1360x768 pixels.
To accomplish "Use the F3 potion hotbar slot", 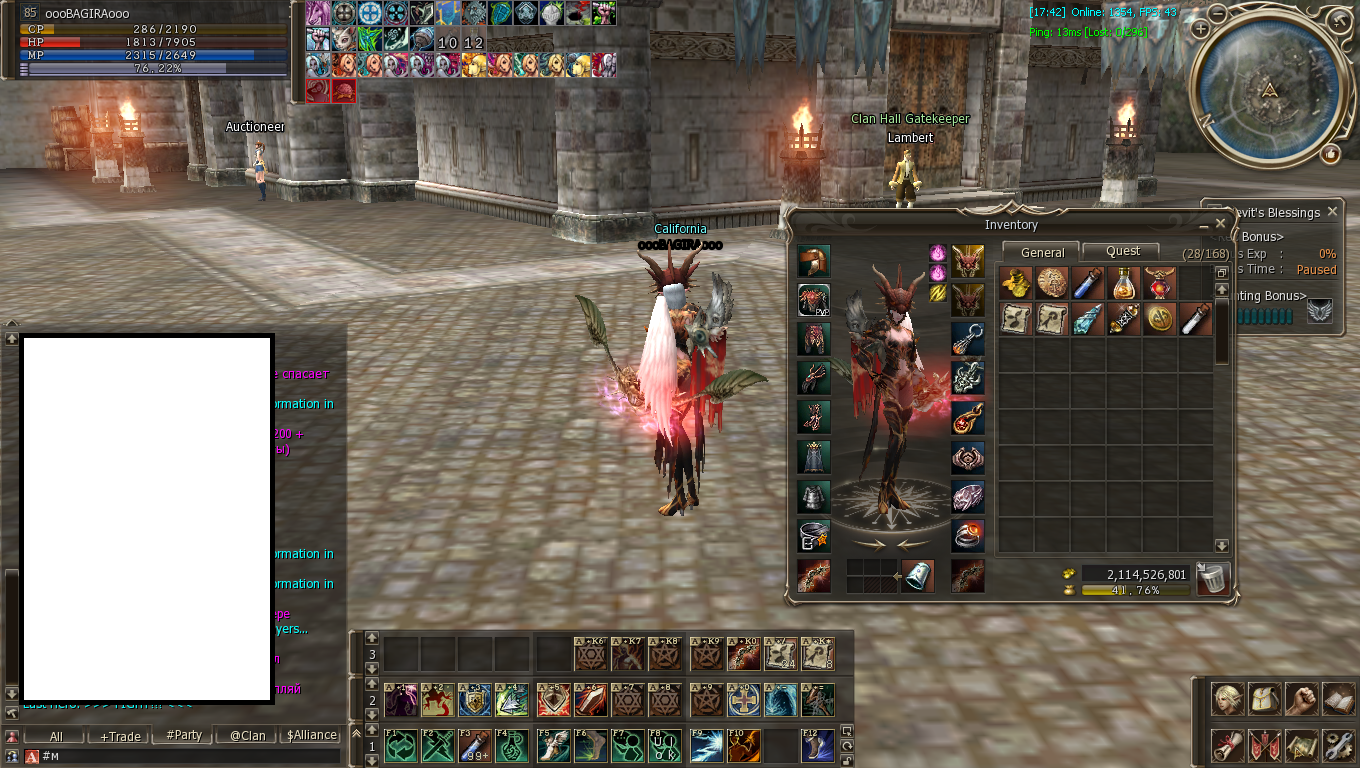I will click(x=476, y=746).
